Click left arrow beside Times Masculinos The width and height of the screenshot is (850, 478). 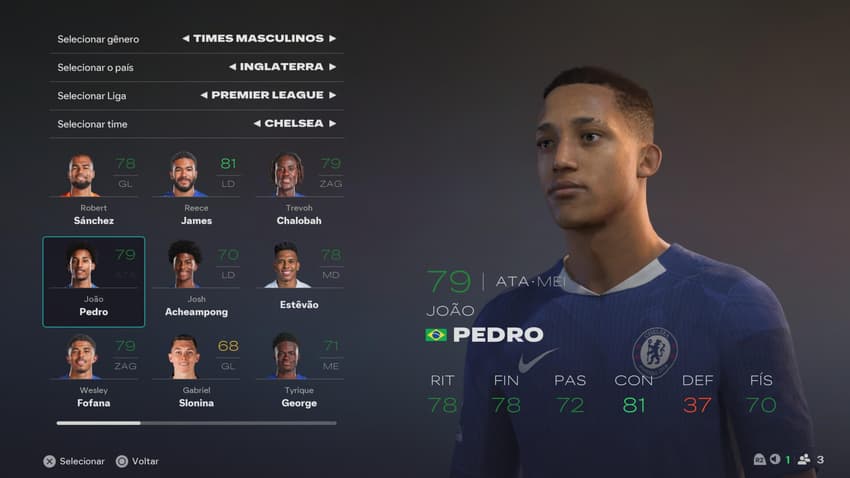click(x=186, y=39)
